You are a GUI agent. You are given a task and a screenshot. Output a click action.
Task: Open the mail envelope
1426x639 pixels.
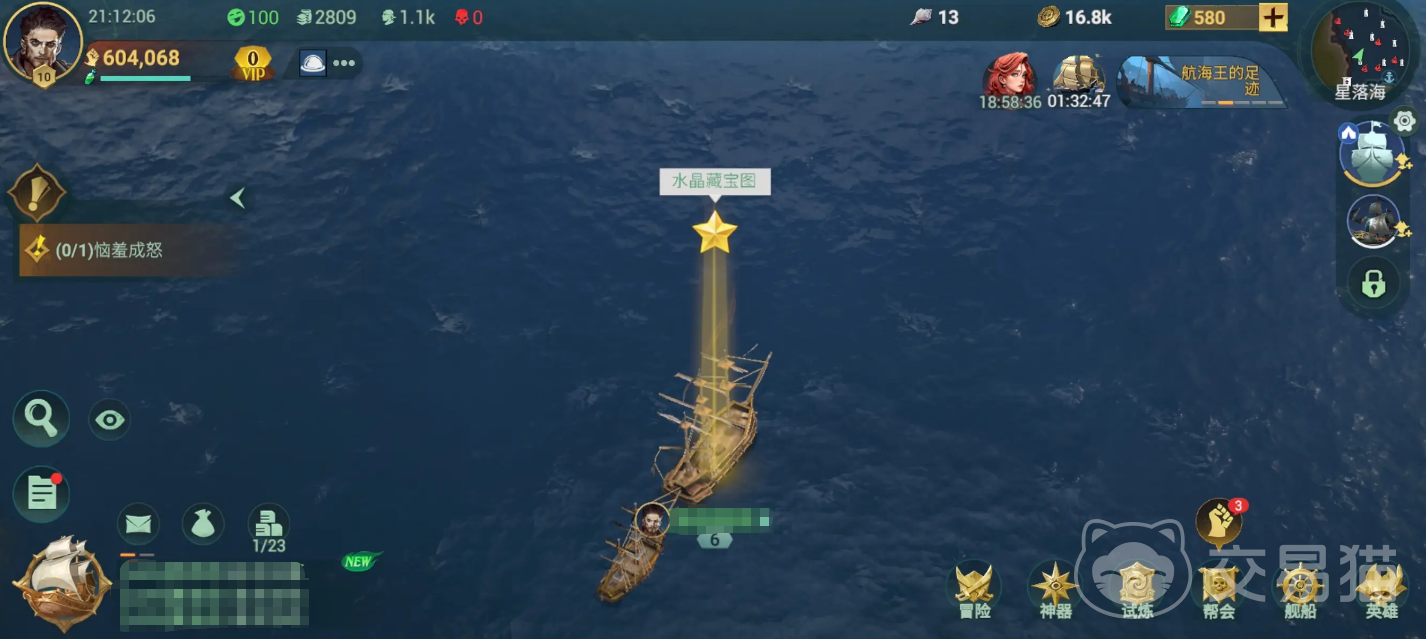138,523
